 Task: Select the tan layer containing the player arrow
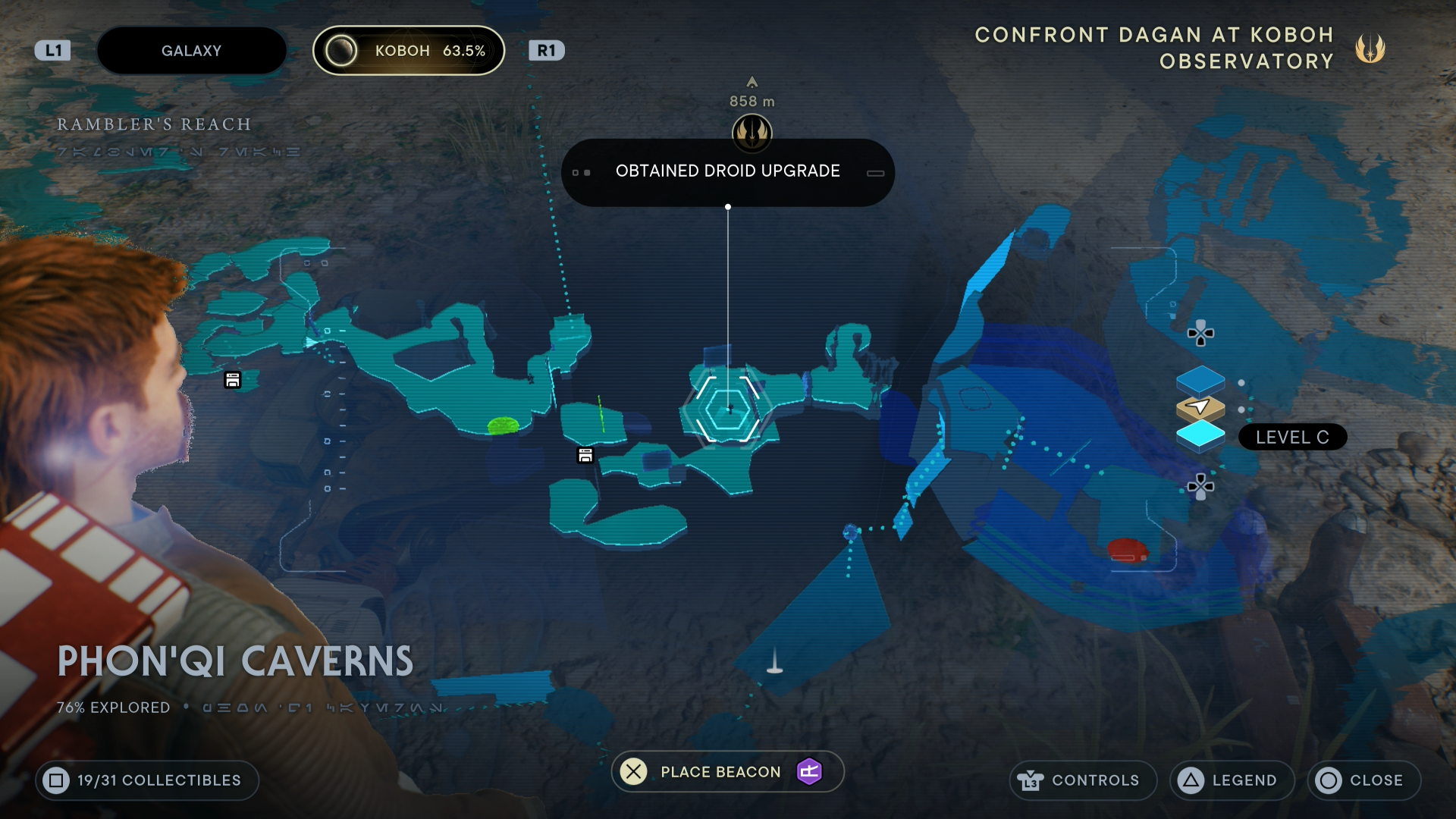pyautogui.click(x=1200, y=406)
